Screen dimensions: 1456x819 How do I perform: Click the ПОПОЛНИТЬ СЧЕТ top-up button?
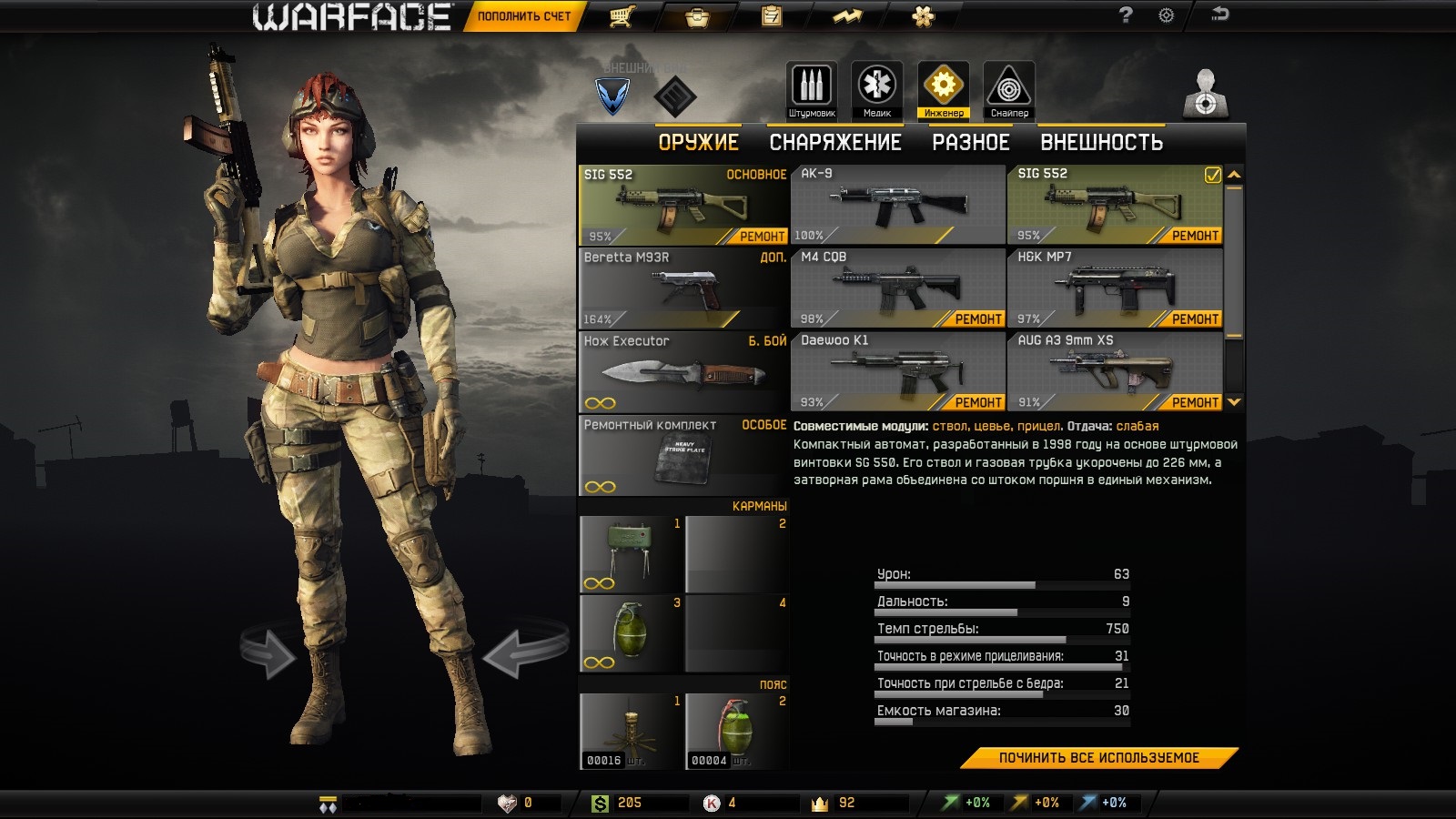click(523, 16)
